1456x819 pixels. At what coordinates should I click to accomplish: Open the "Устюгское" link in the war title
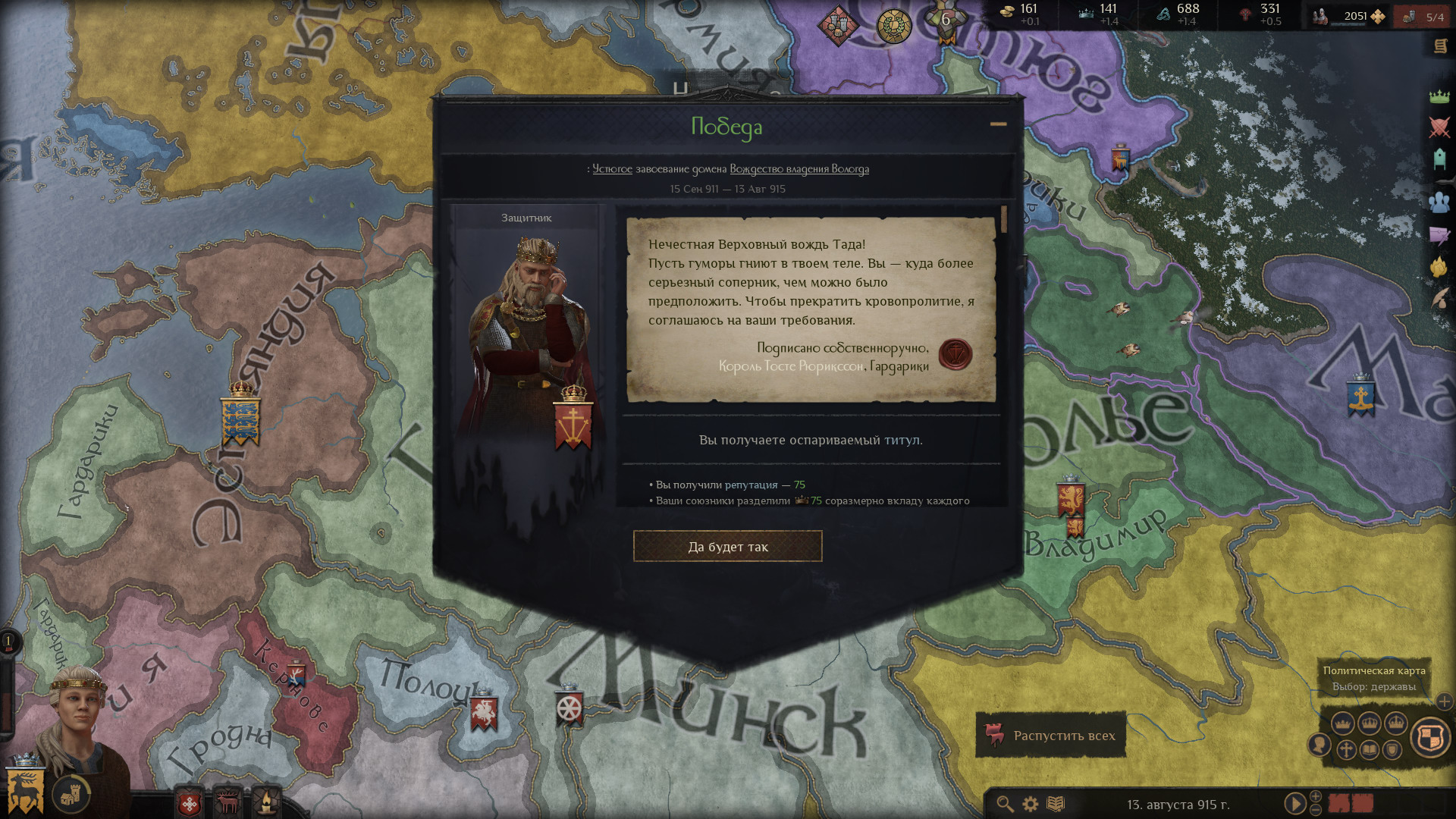611,169
